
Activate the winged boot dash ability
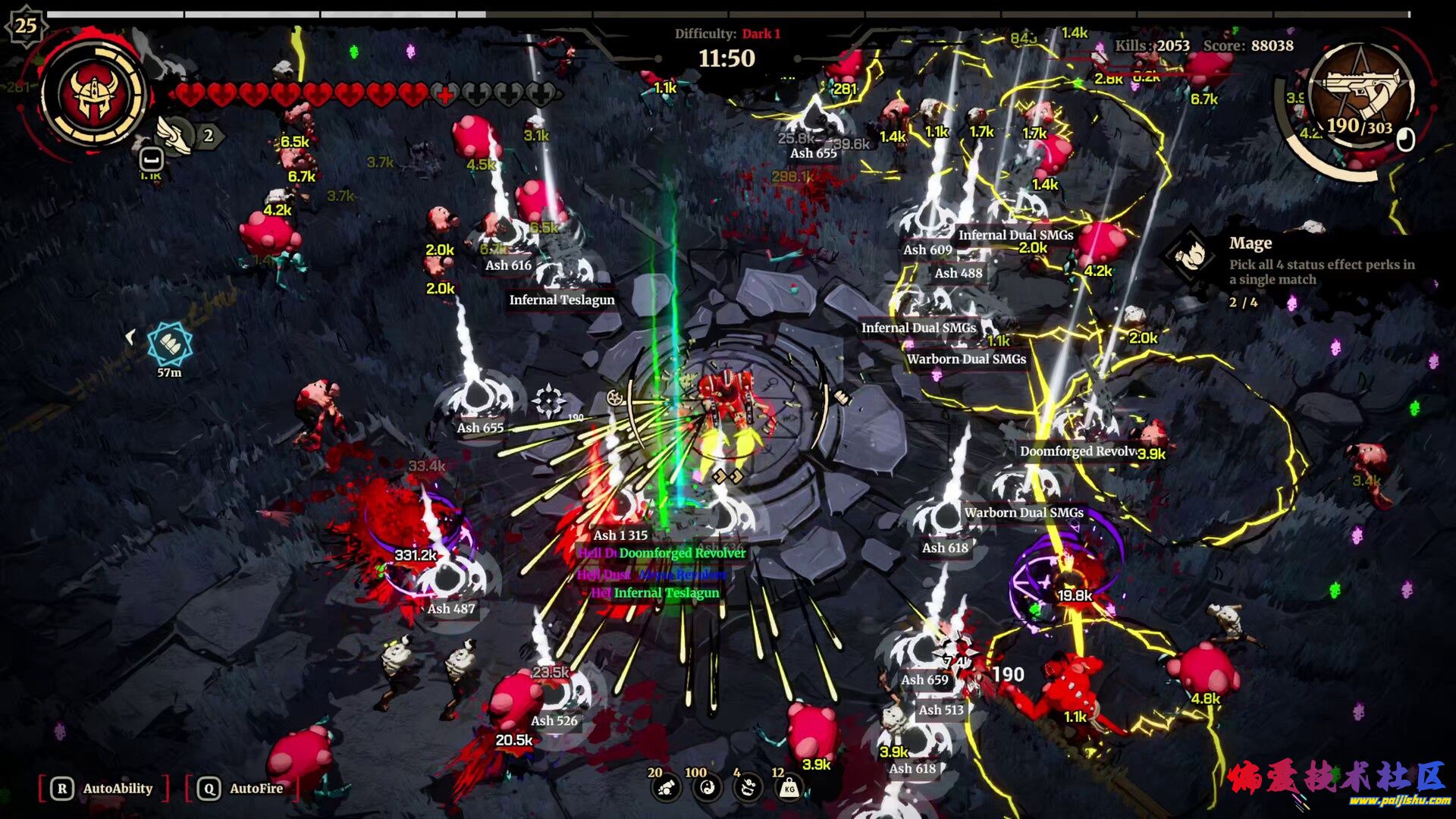[x=175, y=135]
